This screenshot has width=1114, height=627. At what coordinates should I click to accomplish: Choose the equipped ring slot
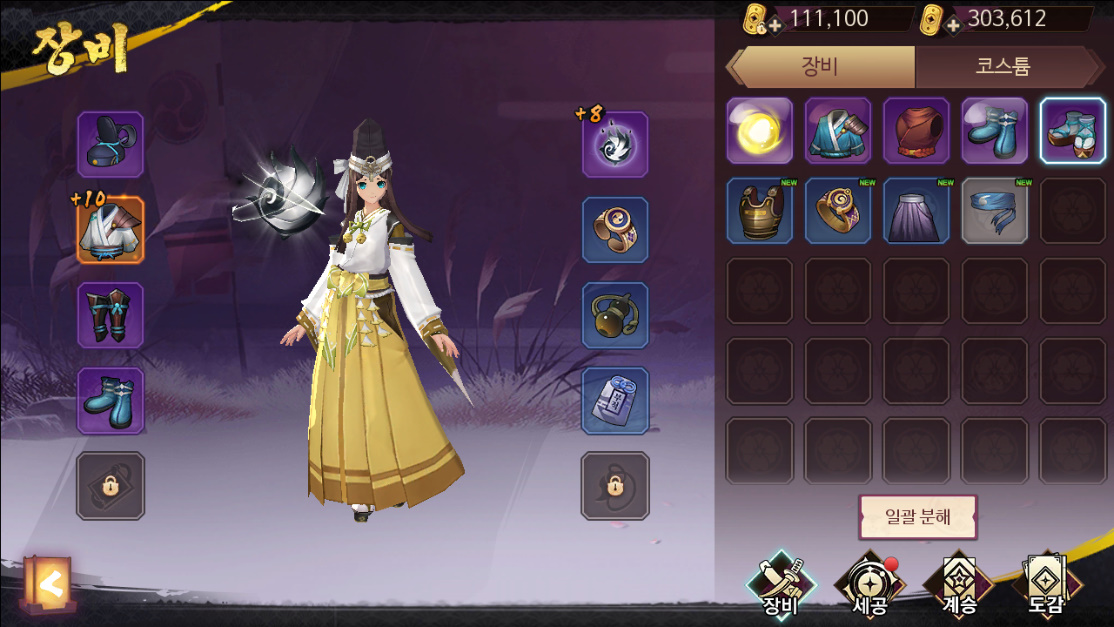pyautogui.click(x=615, y=230)
